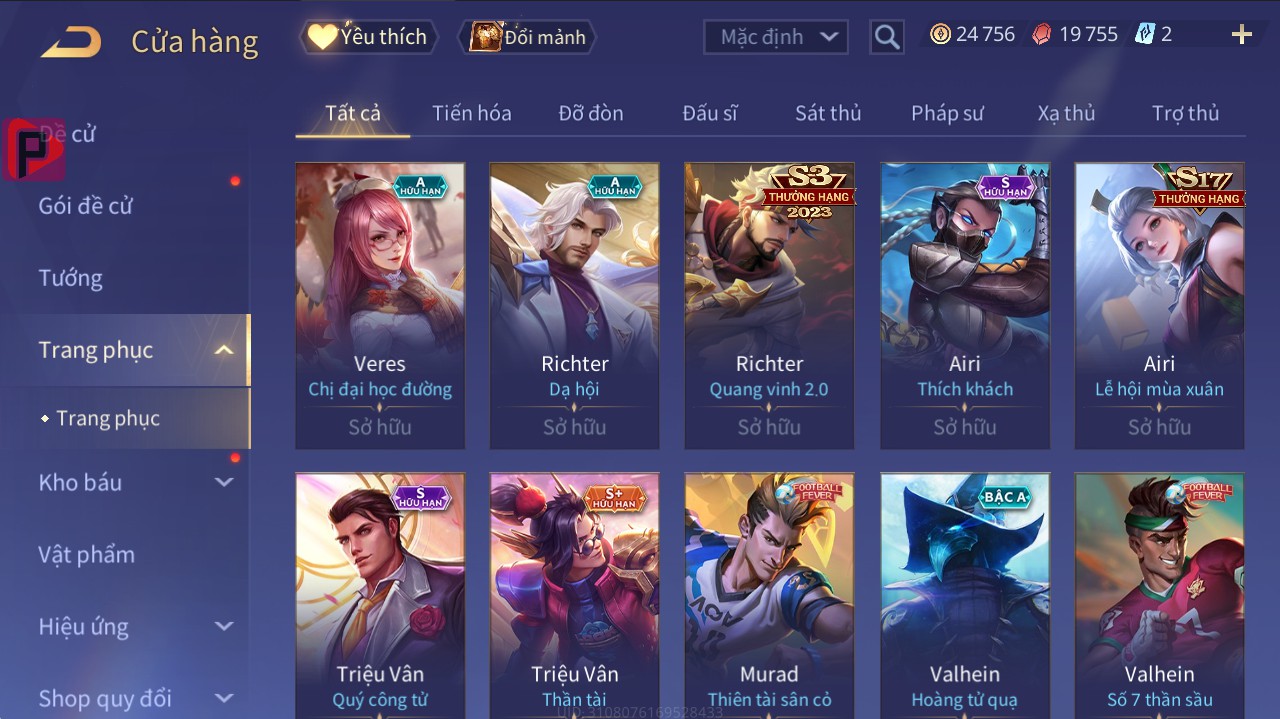Select Veres Chị đại học đường skin
1280x719 pixels.
point(380,305)
